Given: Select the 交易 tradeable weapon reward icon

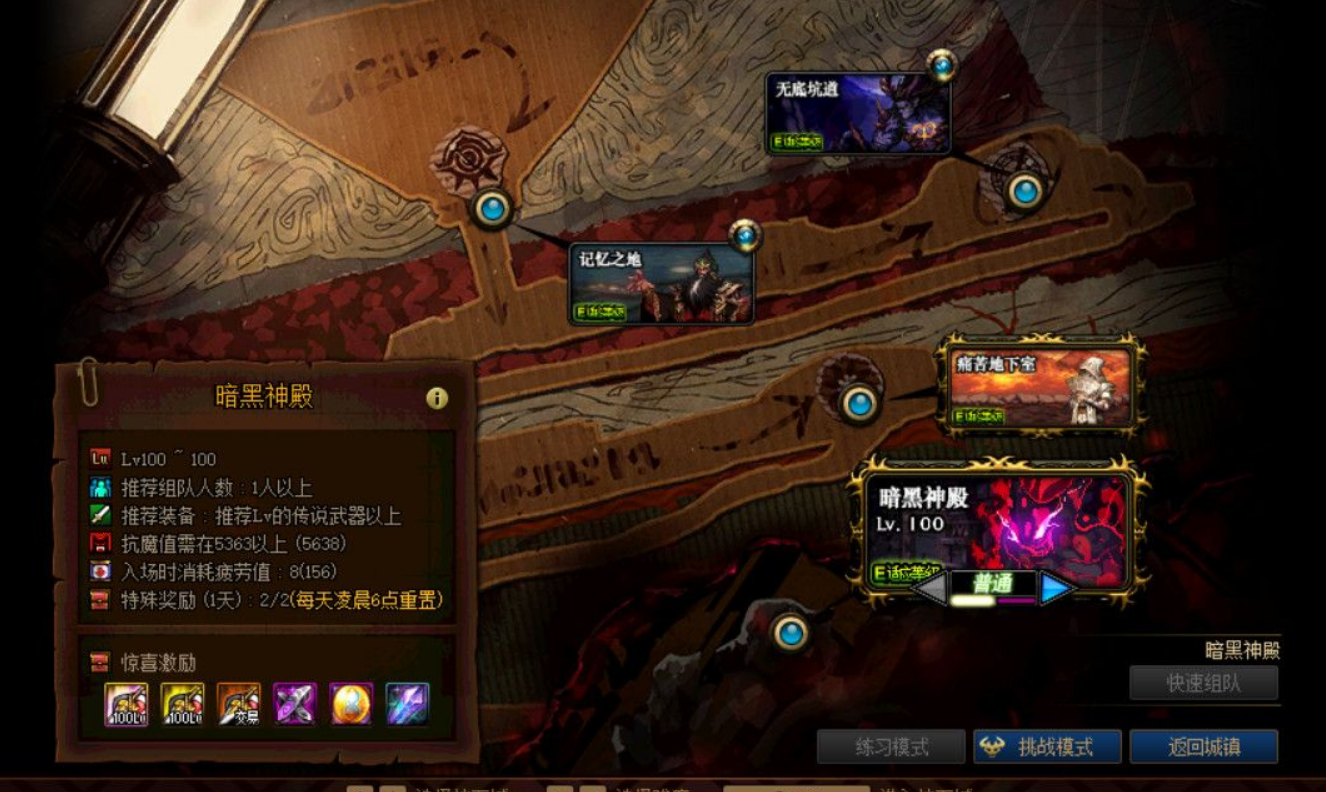Looking at the screenshot, I should coord(241,701).
